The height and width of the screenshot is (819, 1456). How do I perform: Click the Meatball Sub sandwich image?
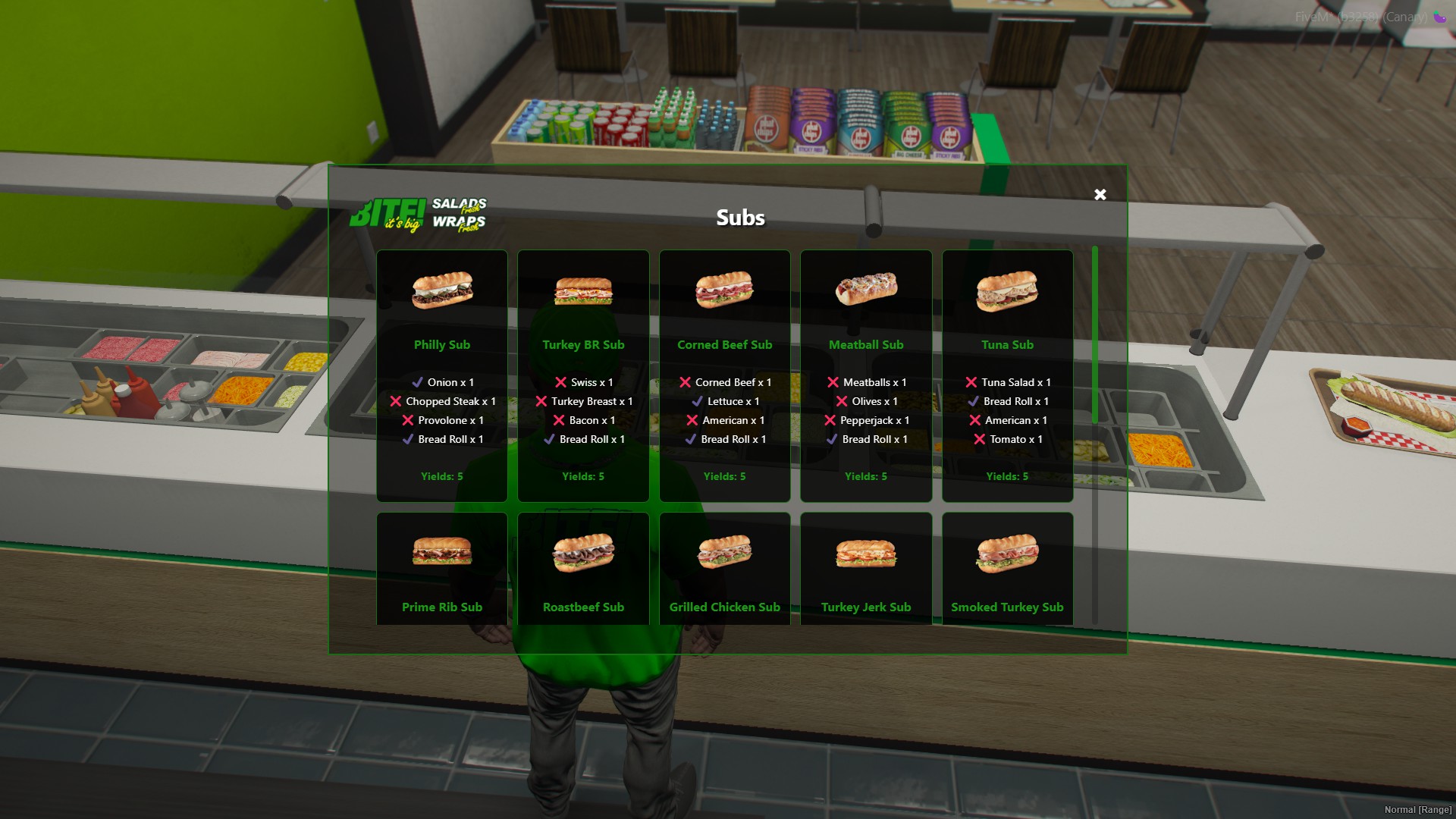point(865,290)
